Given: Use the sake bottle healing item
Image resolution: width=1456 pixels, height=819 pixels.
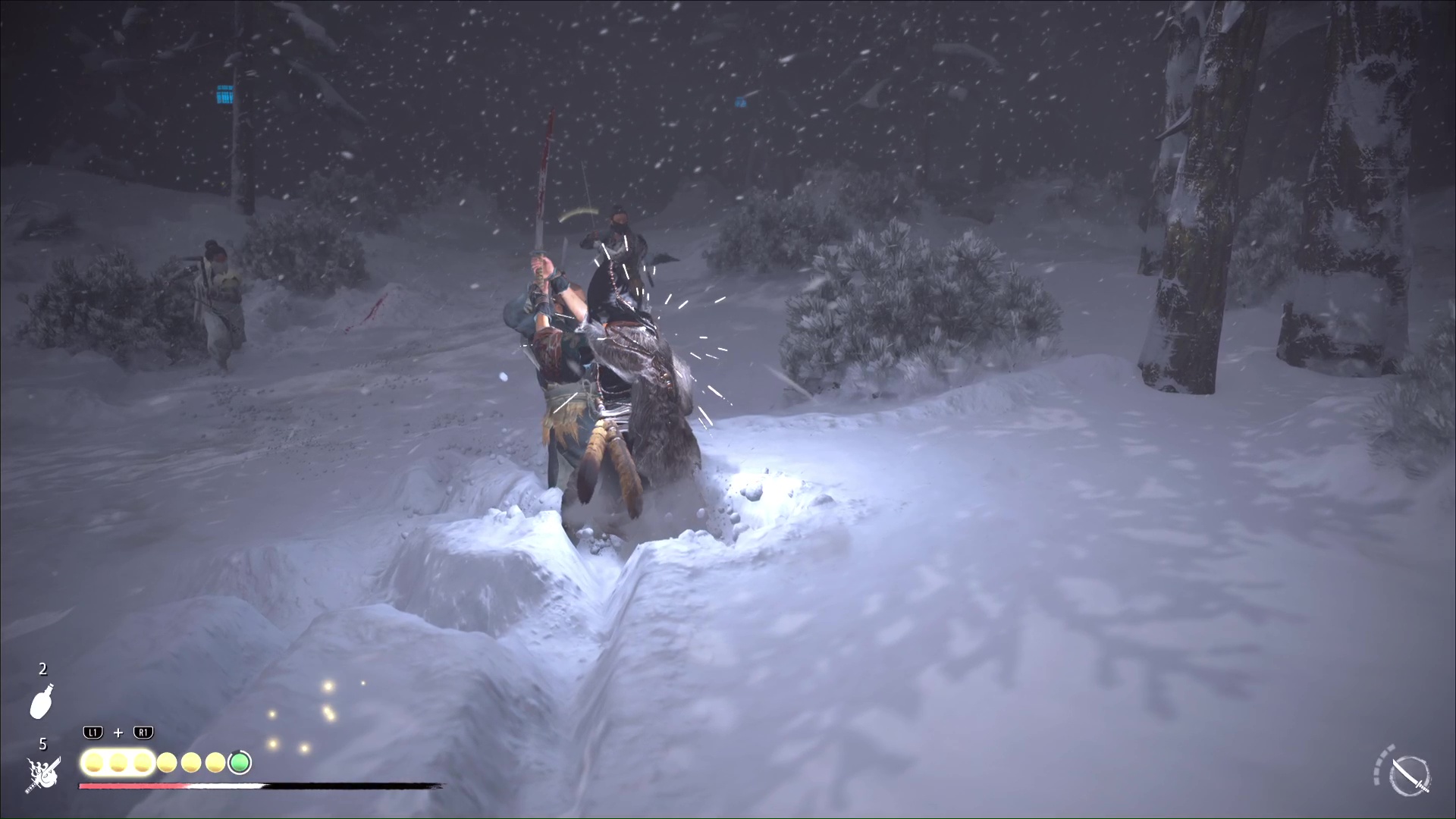Looking at the screenshot, I should point(42,701).
